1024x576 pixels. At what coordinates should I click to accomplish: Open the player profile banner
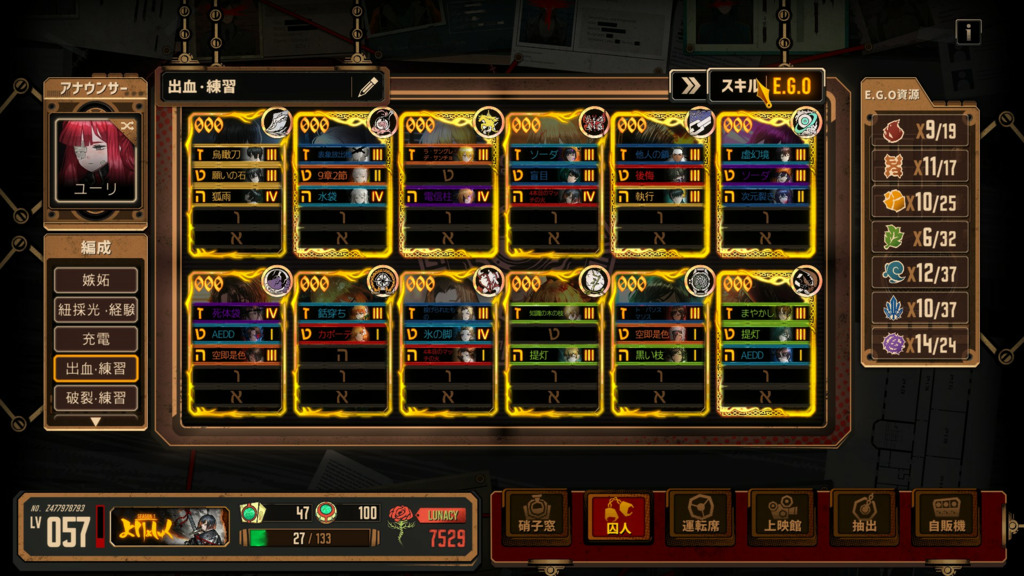click(x=168, y=527)
